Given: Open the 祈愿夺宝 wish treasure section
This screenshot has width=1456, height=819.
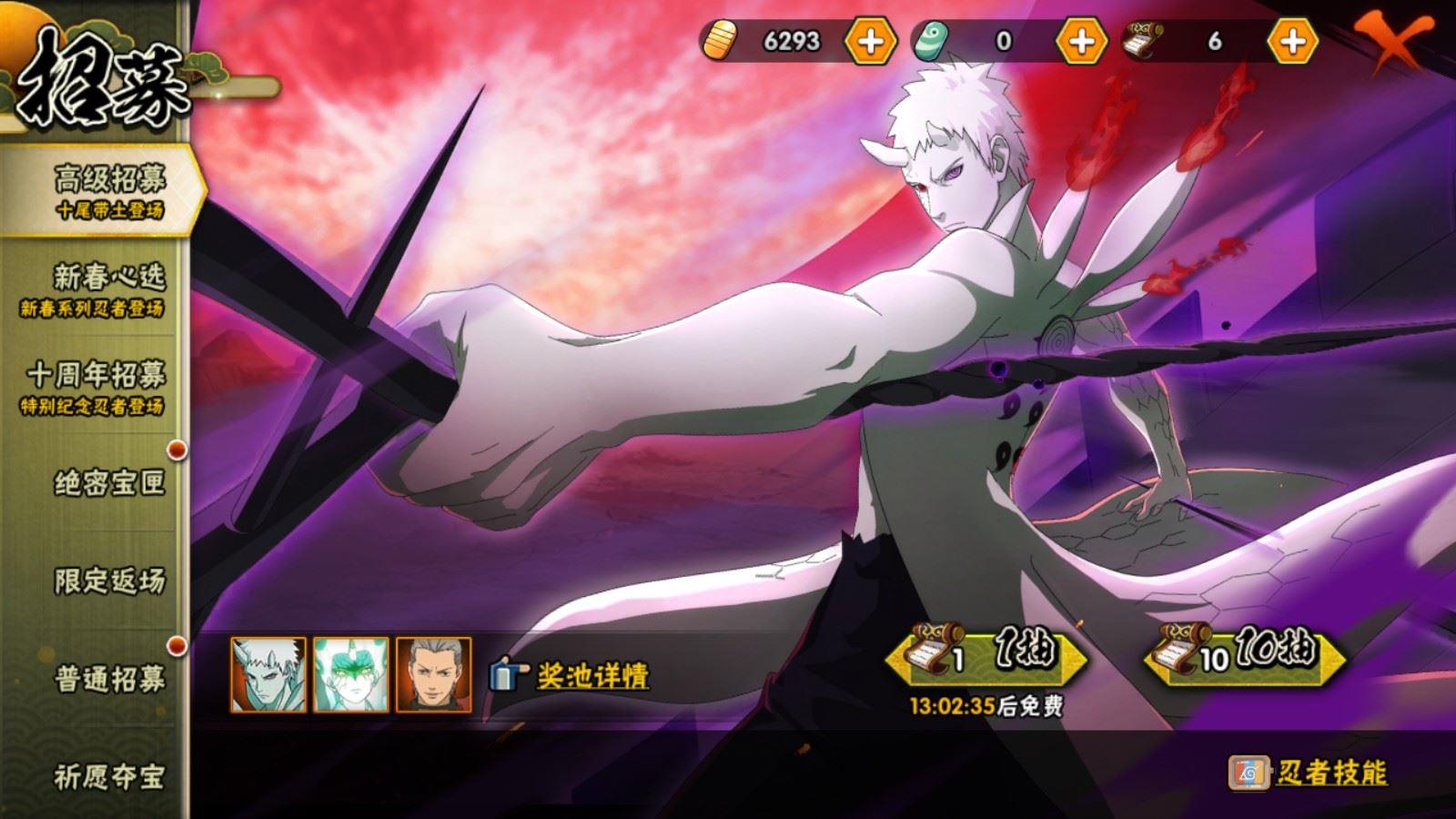Looking at the screenshot, I should click(109, 778).
